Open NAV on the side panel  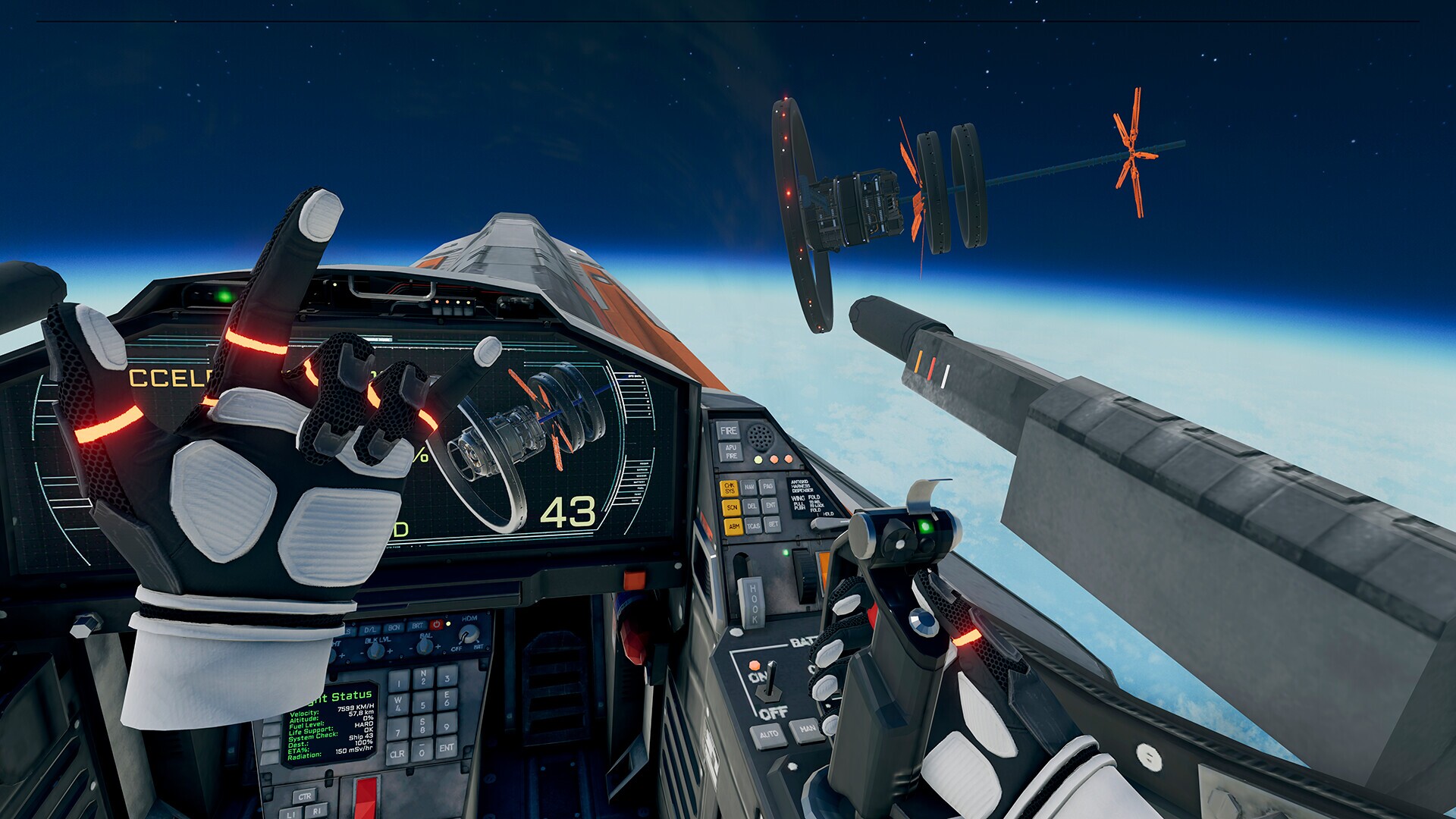749,488
